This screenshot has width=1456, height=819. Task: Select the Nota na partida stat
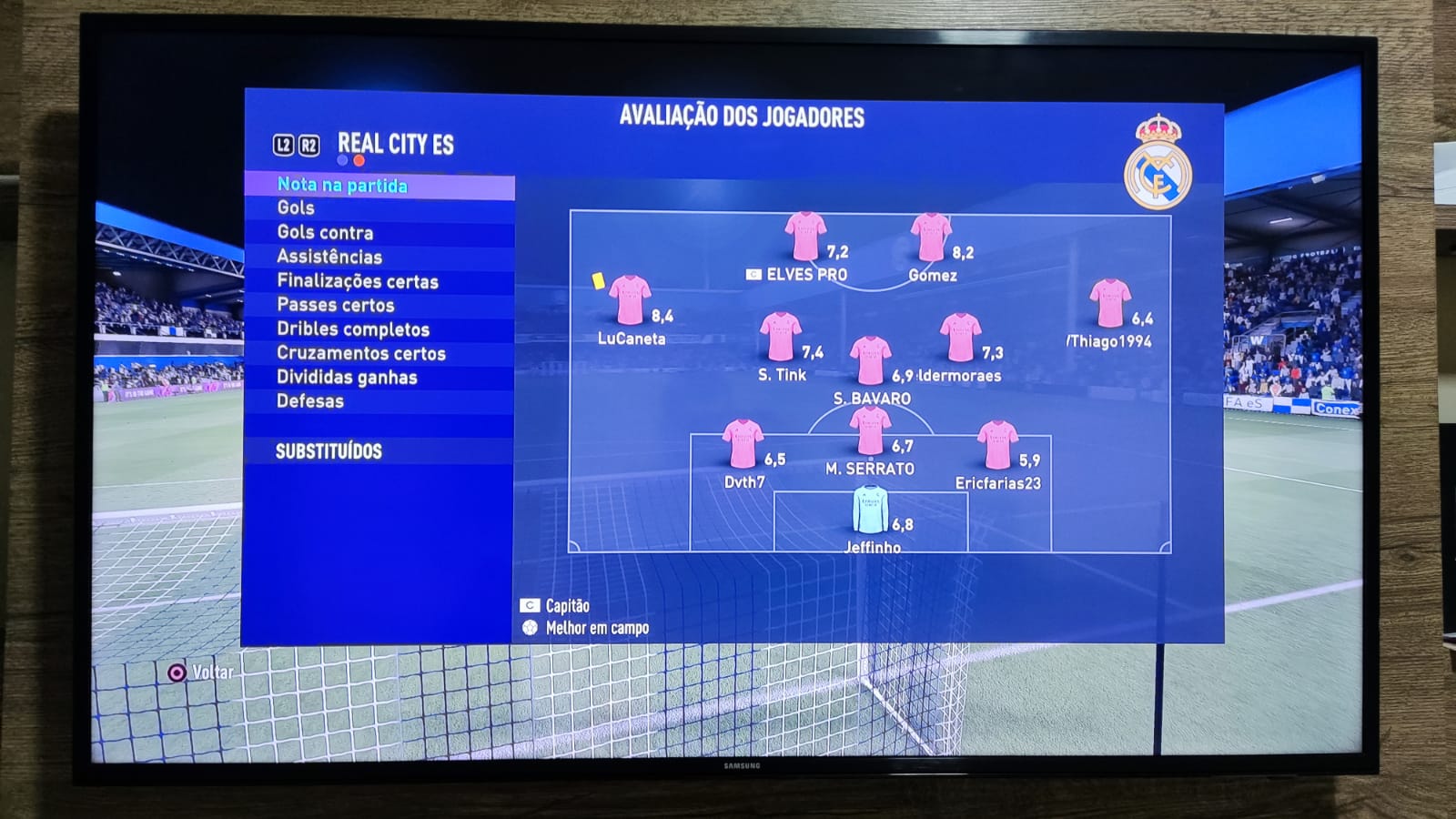coord(342,186)
